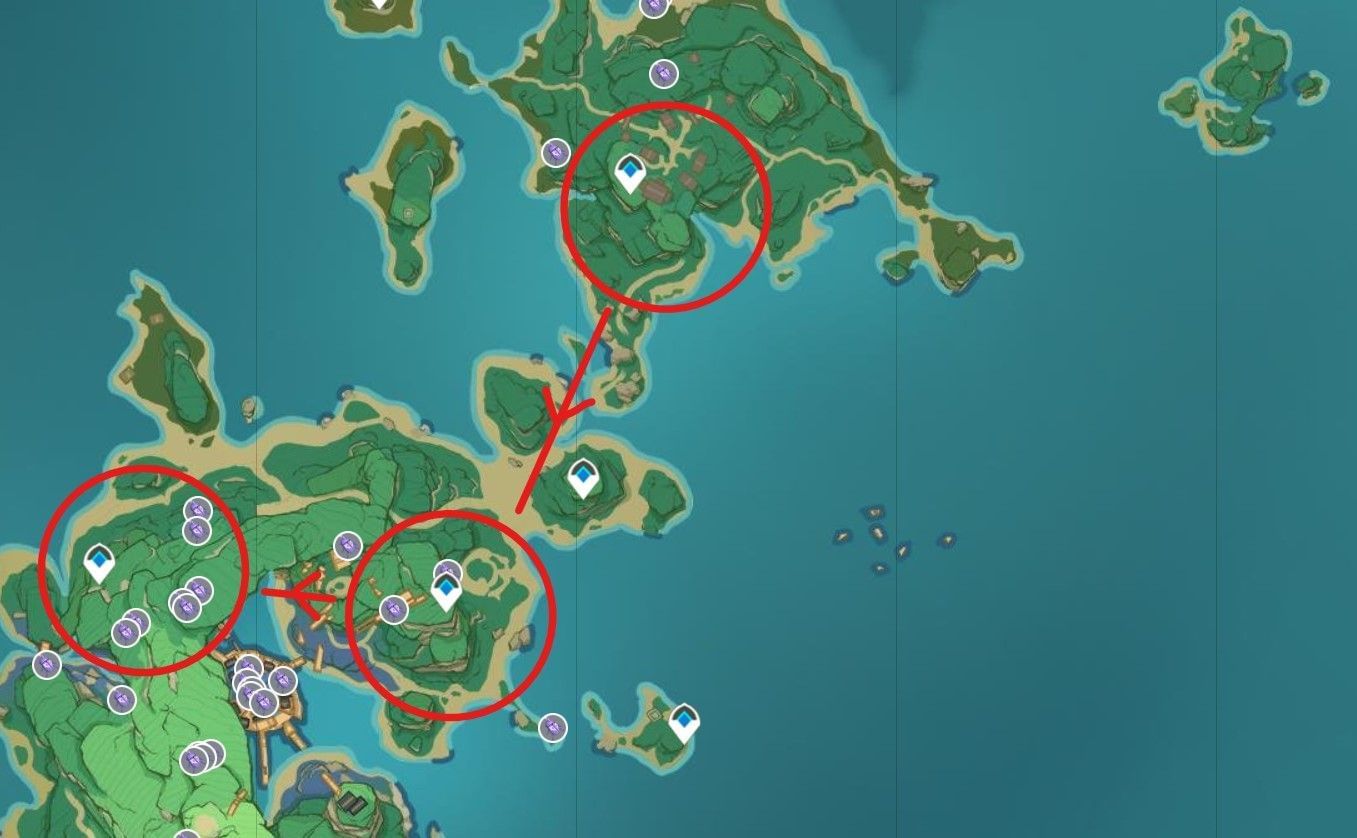Select the teleport waypoint on the bottom-right islet

(684, 719)
